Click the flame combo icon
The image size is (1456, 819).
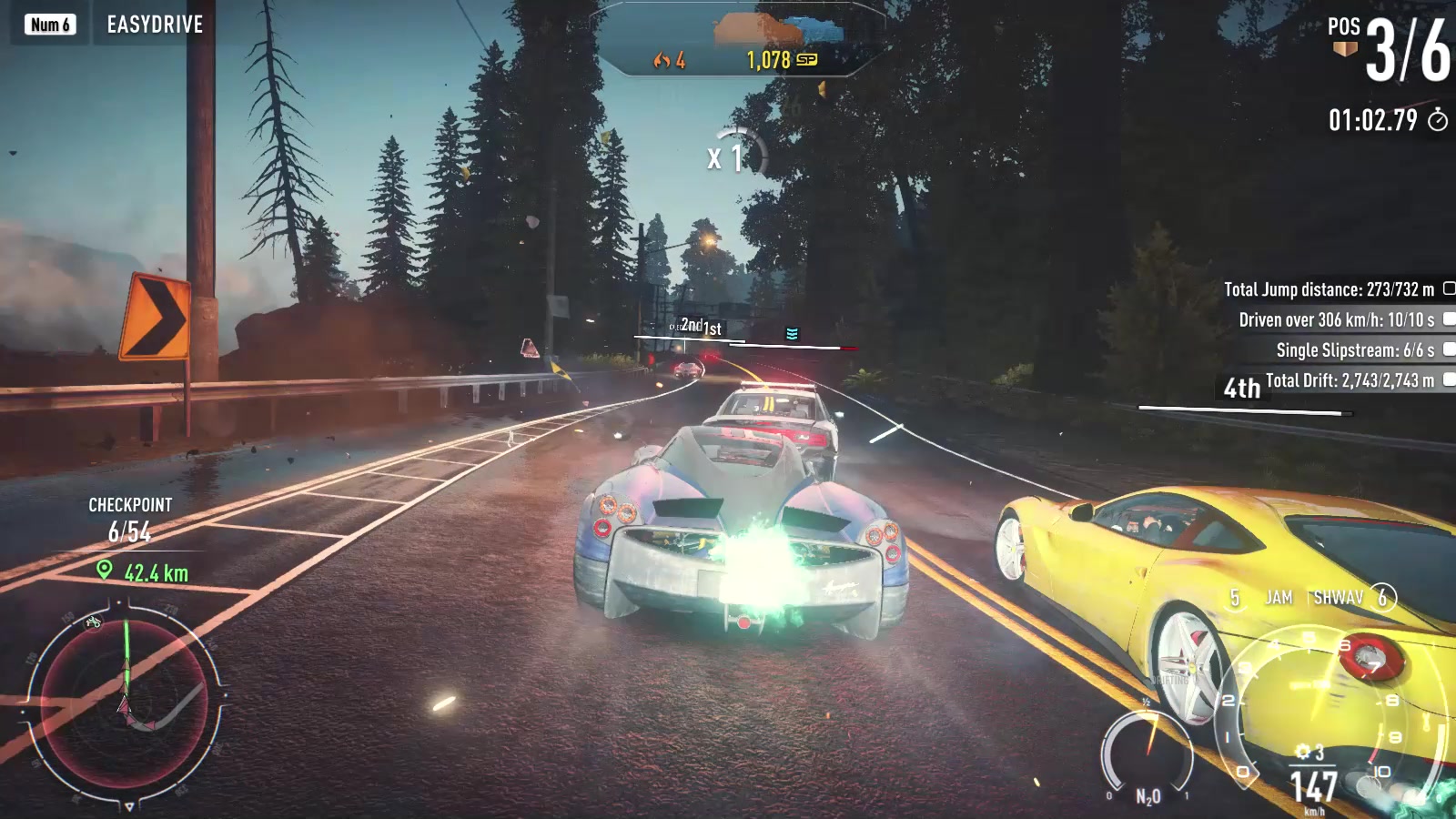pyautogui.click(x=662, y=61)
